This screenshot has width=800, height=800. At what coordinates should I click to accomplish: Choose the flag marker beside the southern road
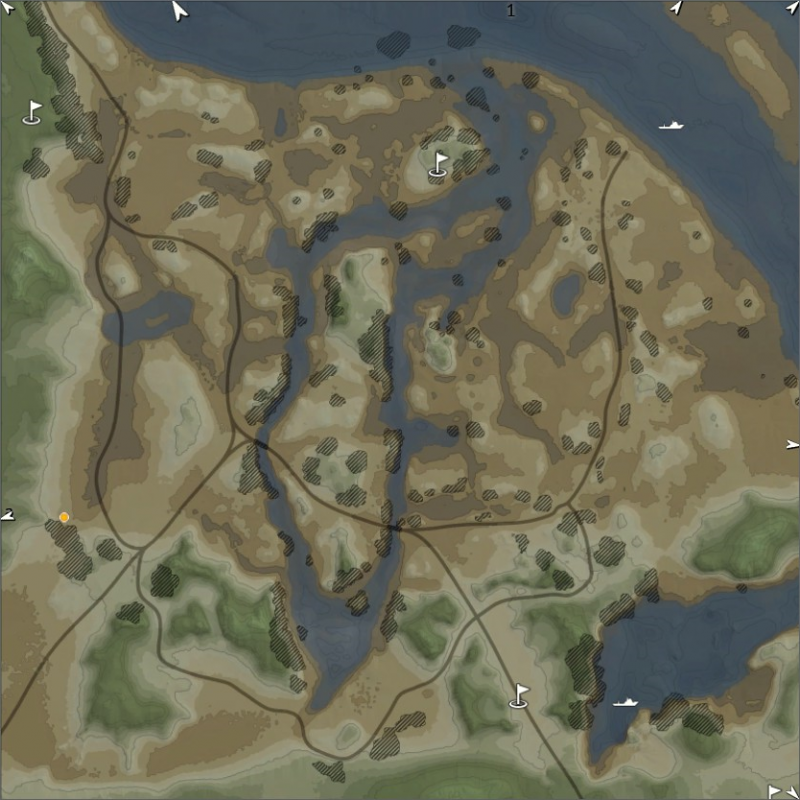coord(519,695)
